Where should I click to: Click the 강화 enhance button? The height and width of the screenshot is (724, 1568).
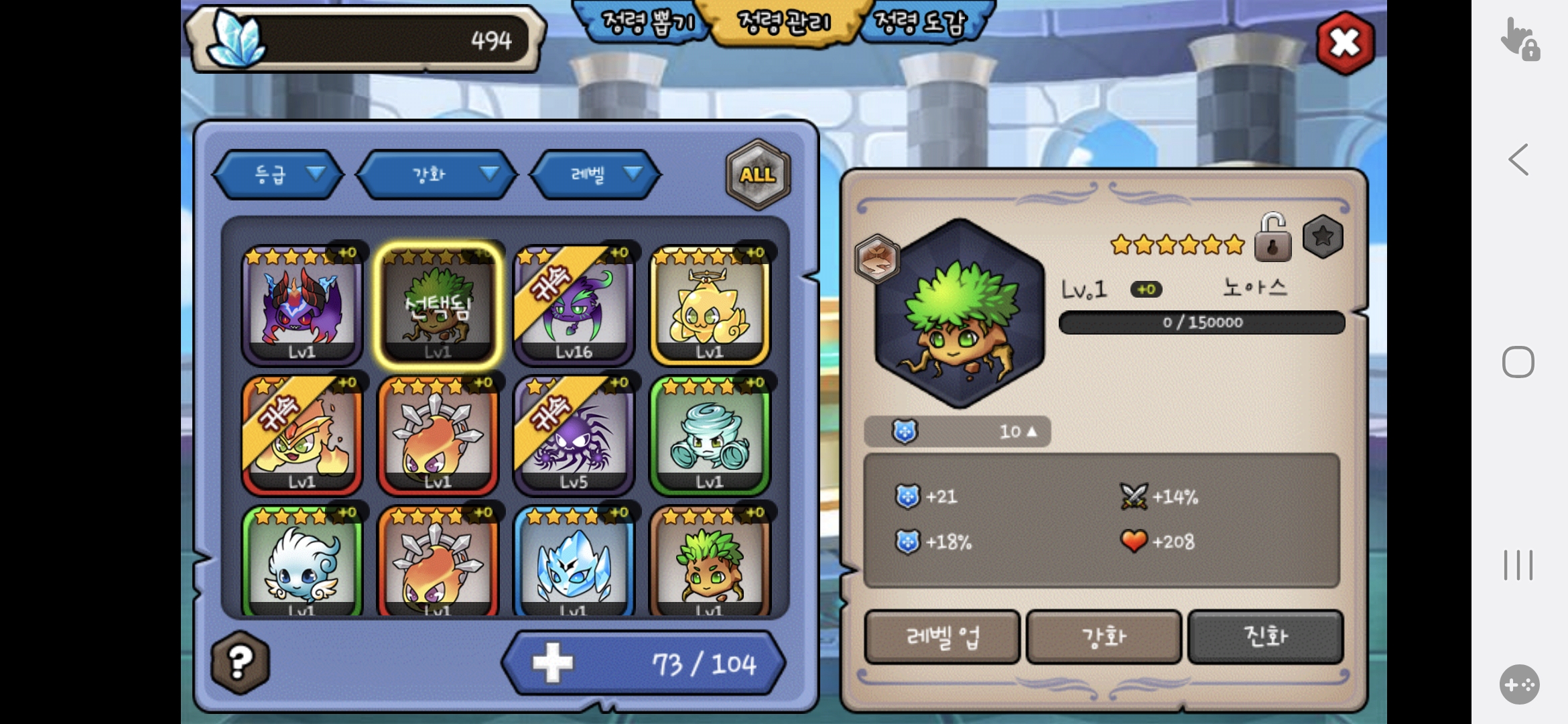[1104, 637]
